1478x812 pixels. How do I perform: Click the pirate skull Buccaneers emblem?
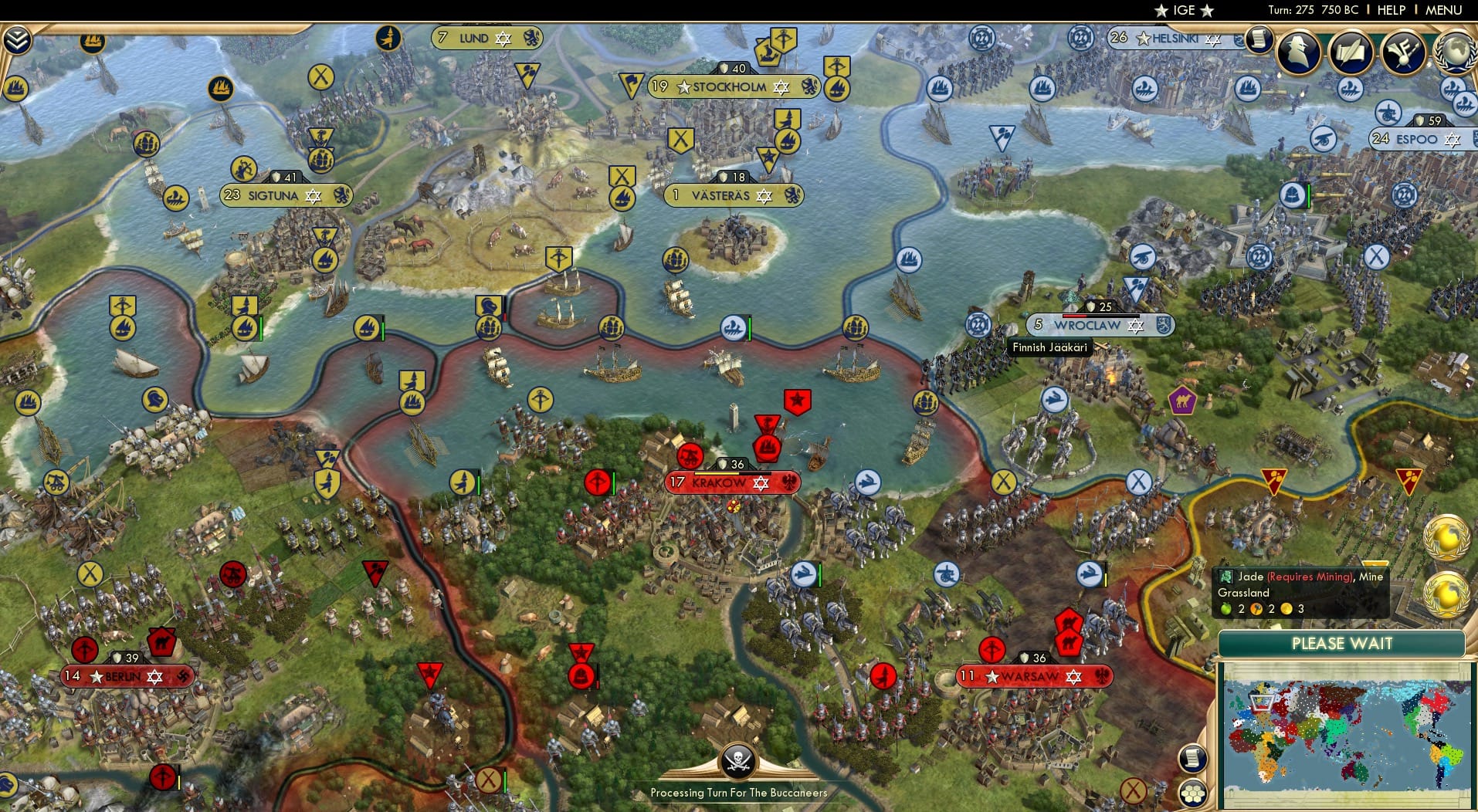coord(739,760)
